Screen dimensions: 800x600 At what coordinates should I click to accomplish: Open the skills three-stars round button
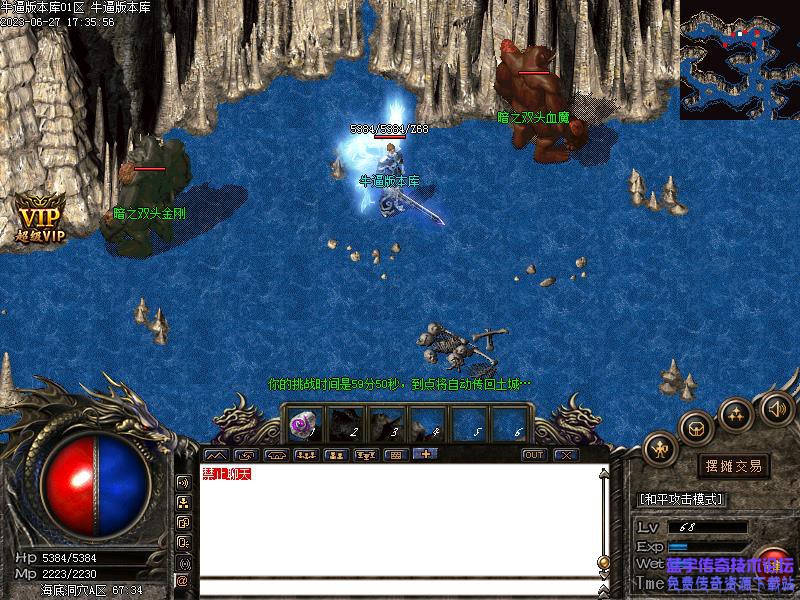pos(737,413)
